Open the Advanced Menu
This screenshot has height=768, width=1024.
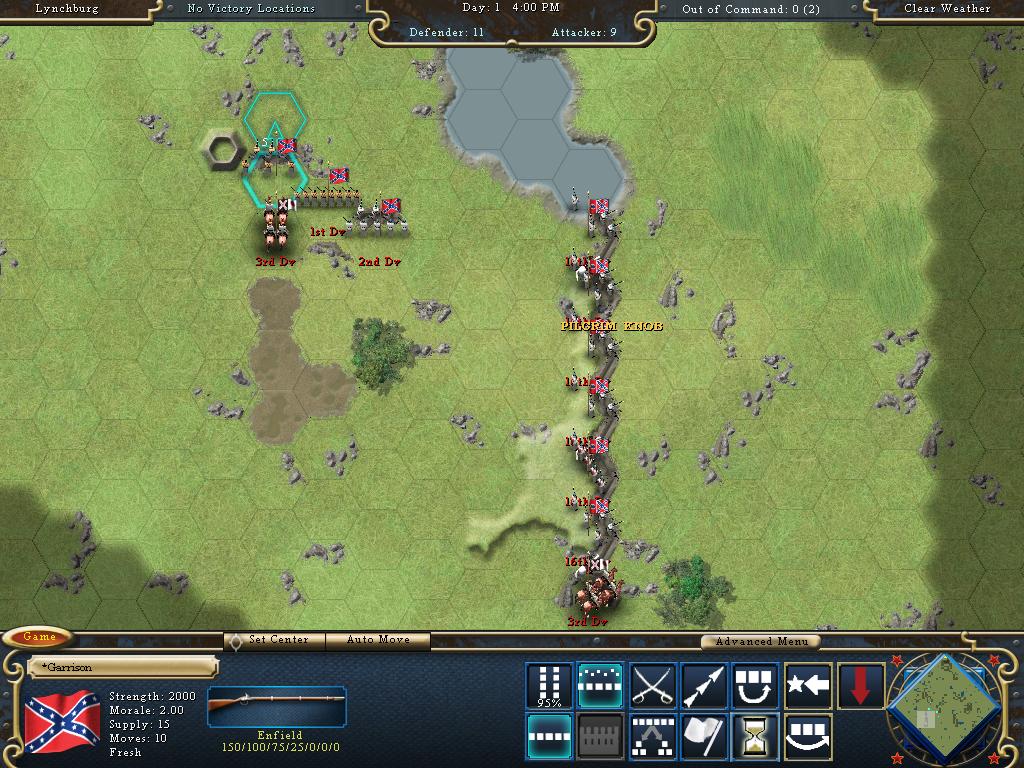click(x=759, y=642)
